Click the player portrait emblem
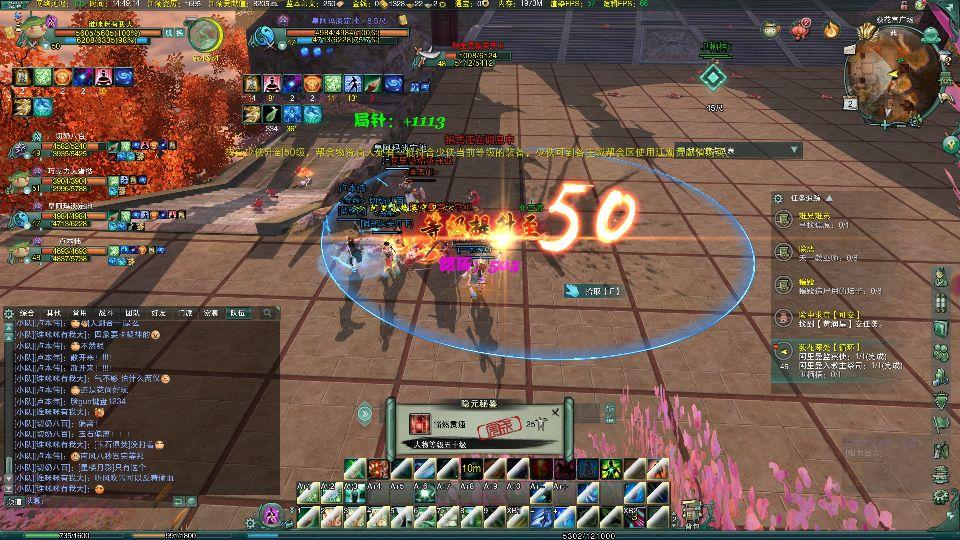This screenshot has width=960, height=540. click(x=206, y=37)
